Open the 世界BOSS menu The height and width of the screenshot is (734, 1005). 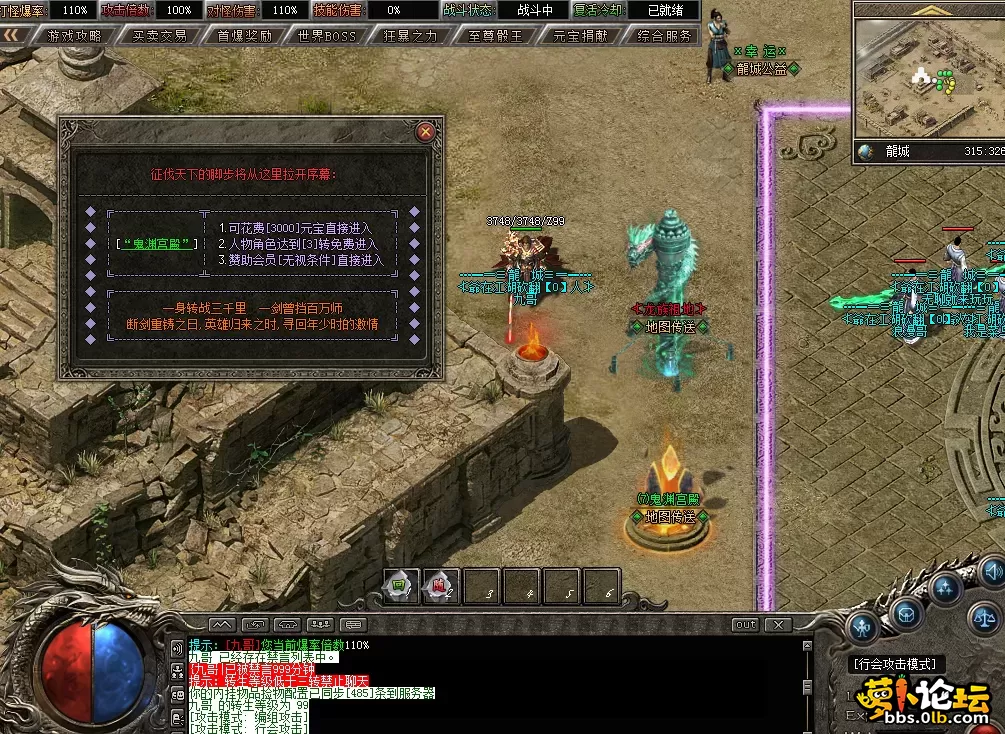coord(326,36)
